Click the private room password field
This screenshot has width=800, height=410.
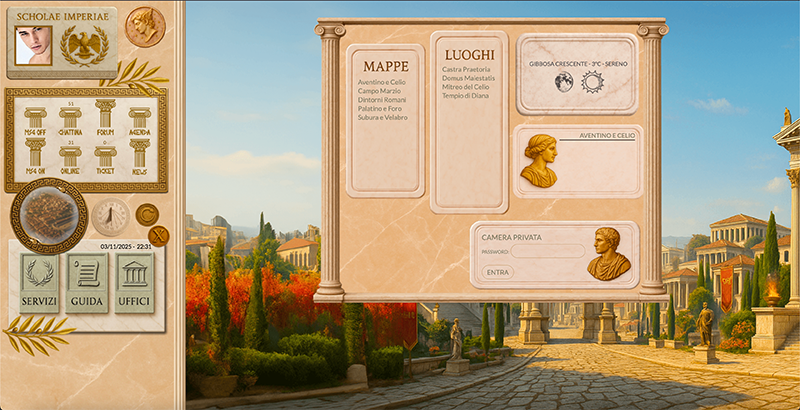pyautogui.click(x=547, y=252)
